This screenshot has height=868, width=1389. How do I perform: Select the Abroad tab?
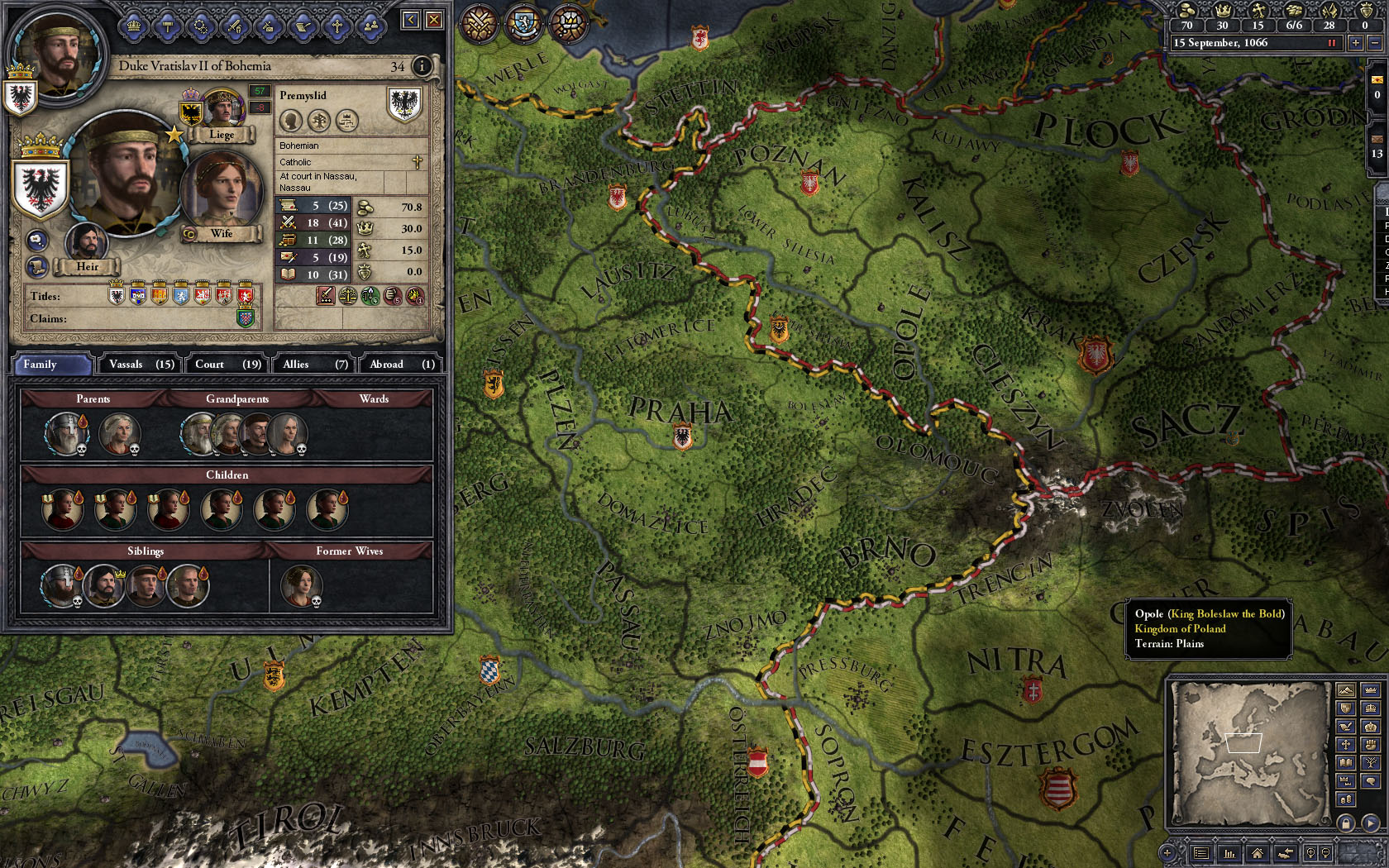pos(401,364)
